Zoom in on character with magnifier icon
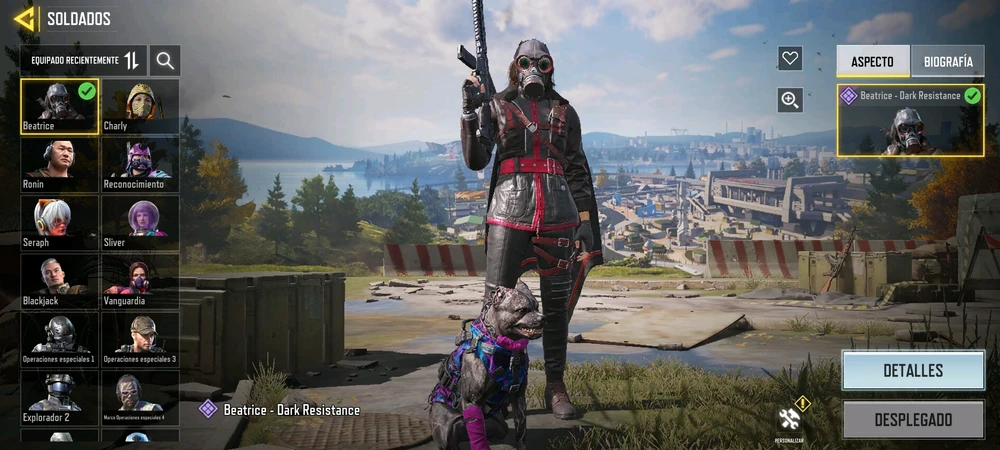This screenshot has height=450, width=1000. 790,99
